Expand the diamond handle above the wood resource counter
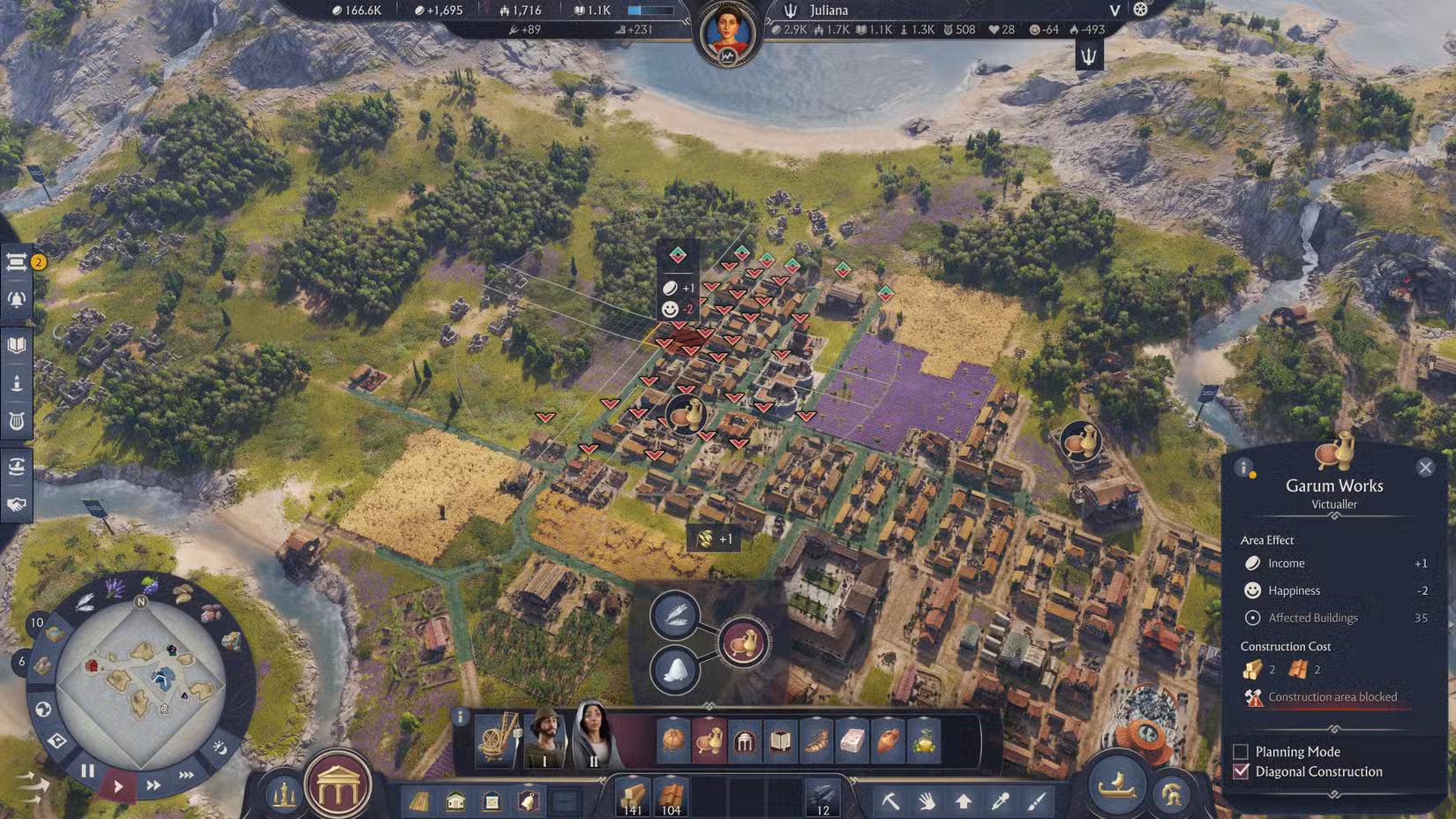This screenshot has width=1456, height=819. coord(633,776)
